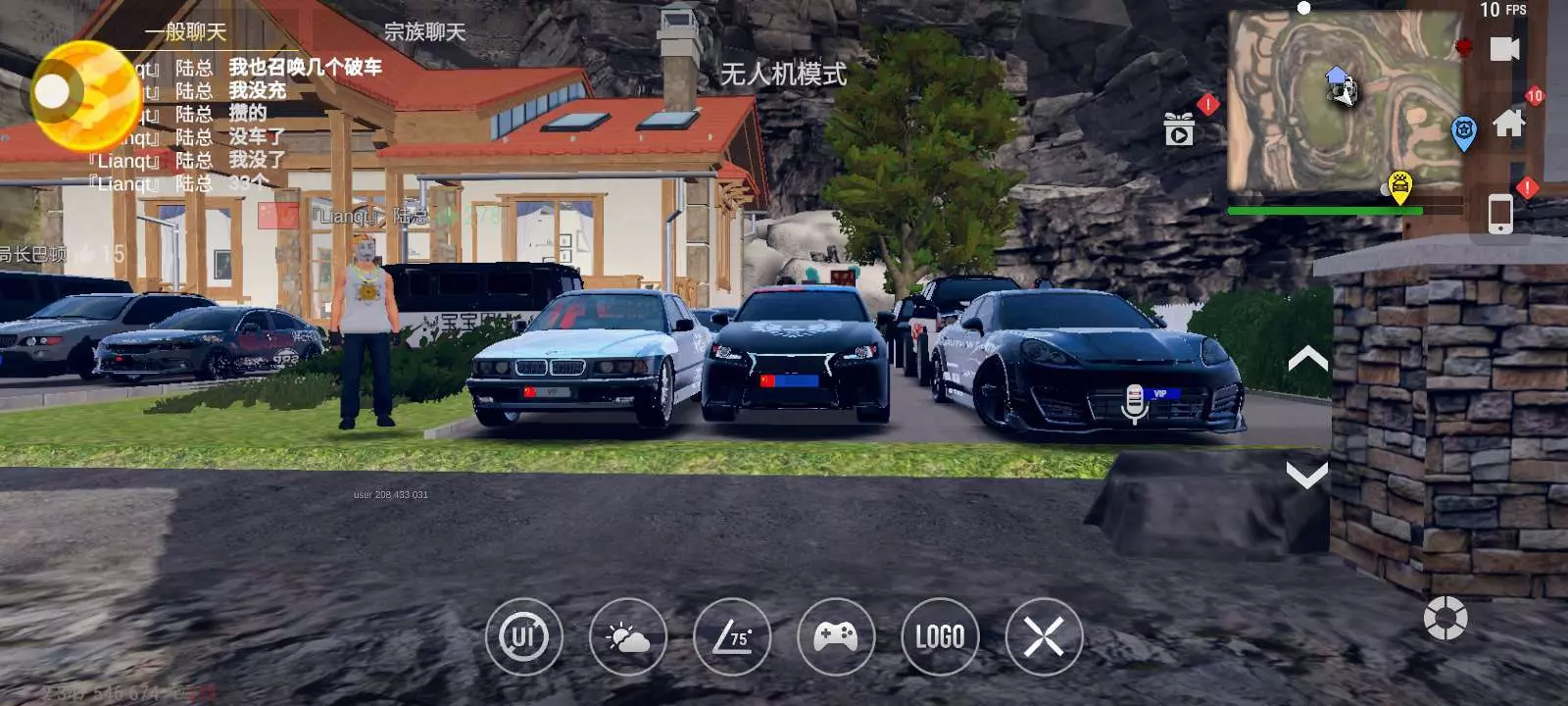Open the 宗族聊天 clan chat tab
Screen dimensions: 1568x706
click(x=424, y=31)
